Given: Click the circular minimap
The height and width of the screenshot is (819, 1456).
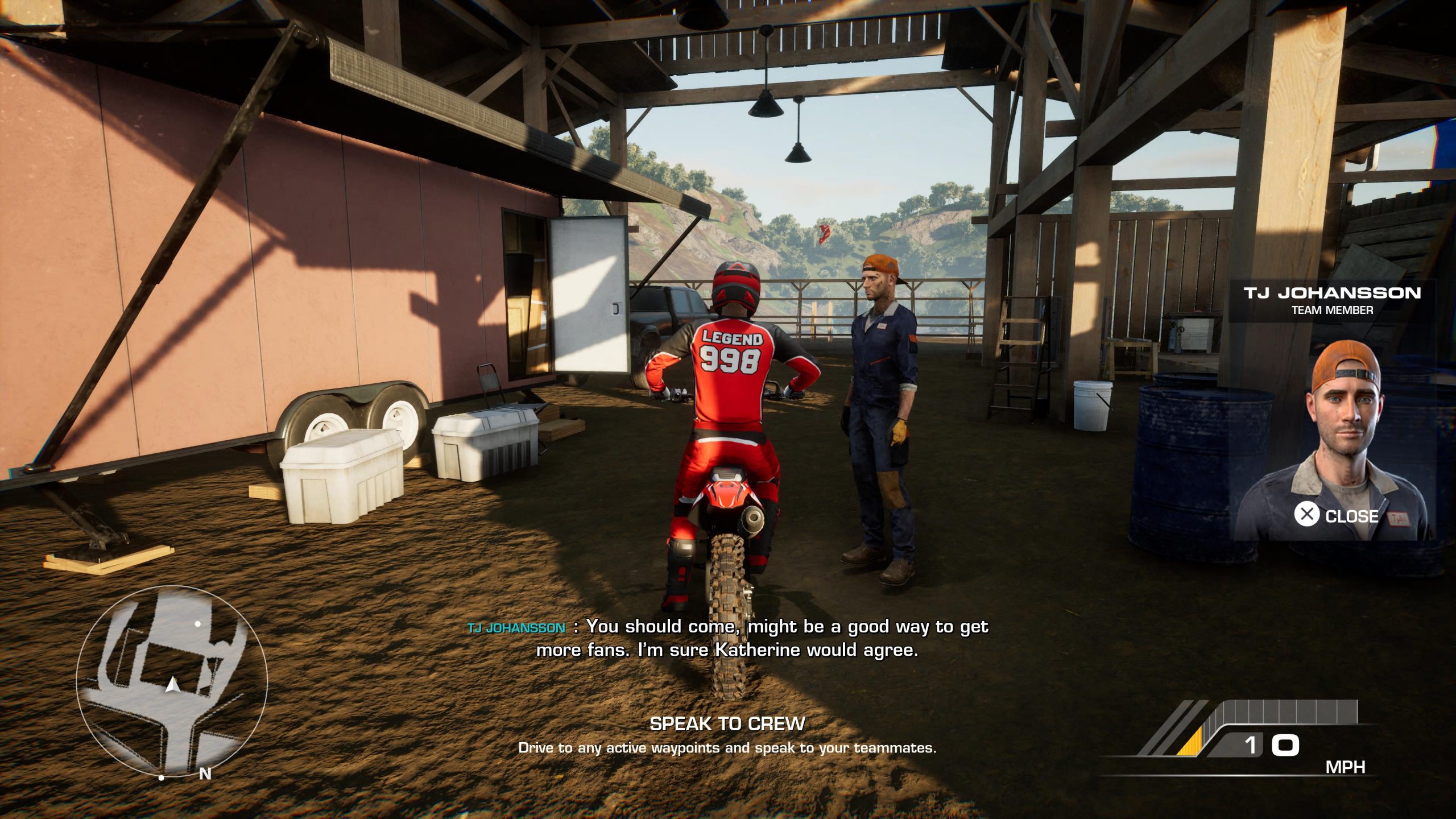Looking at the screenshot, I should (171, 682).
